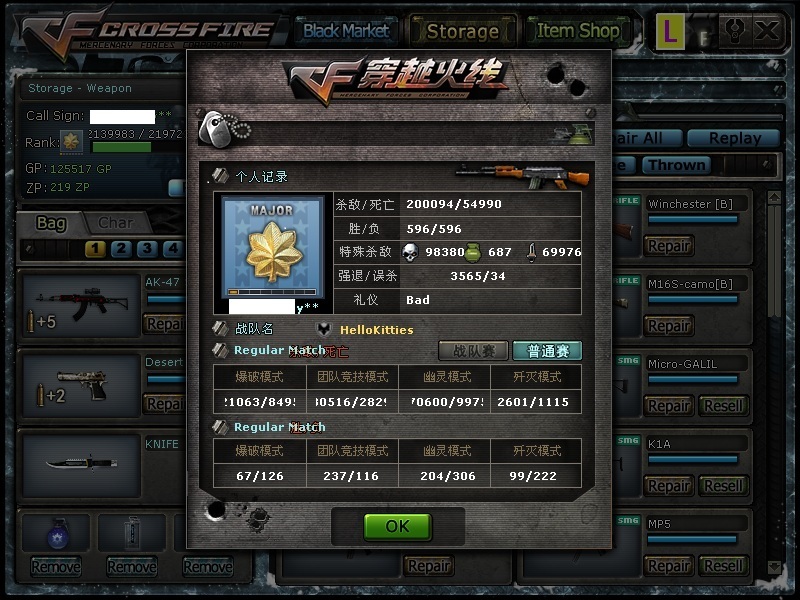The image size is (800, 600).
Task: Open the Item Shop
Action: click(x=577, y=31)
